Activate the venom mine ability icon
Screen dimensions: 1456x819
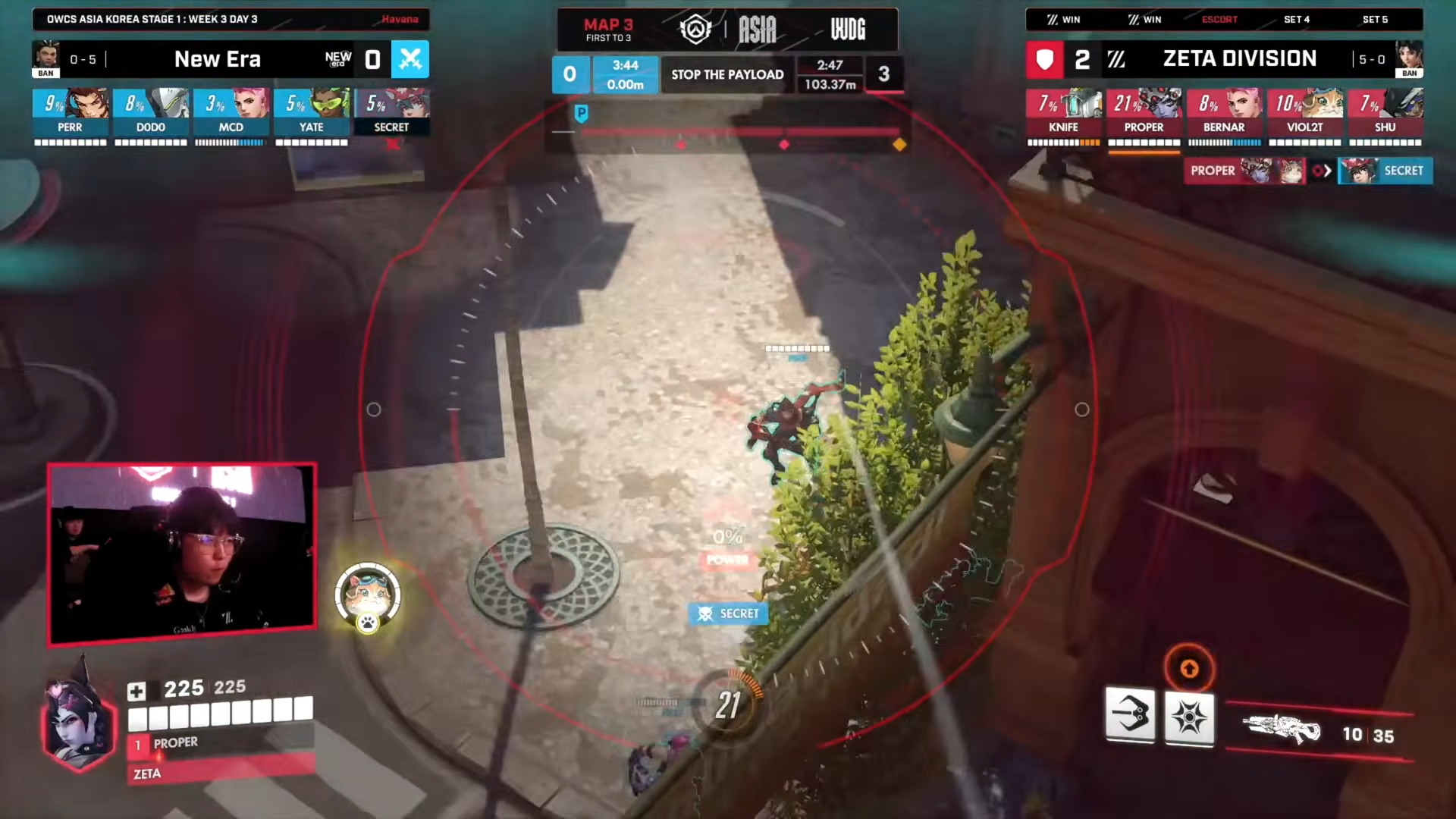(x=1189, y=717)
